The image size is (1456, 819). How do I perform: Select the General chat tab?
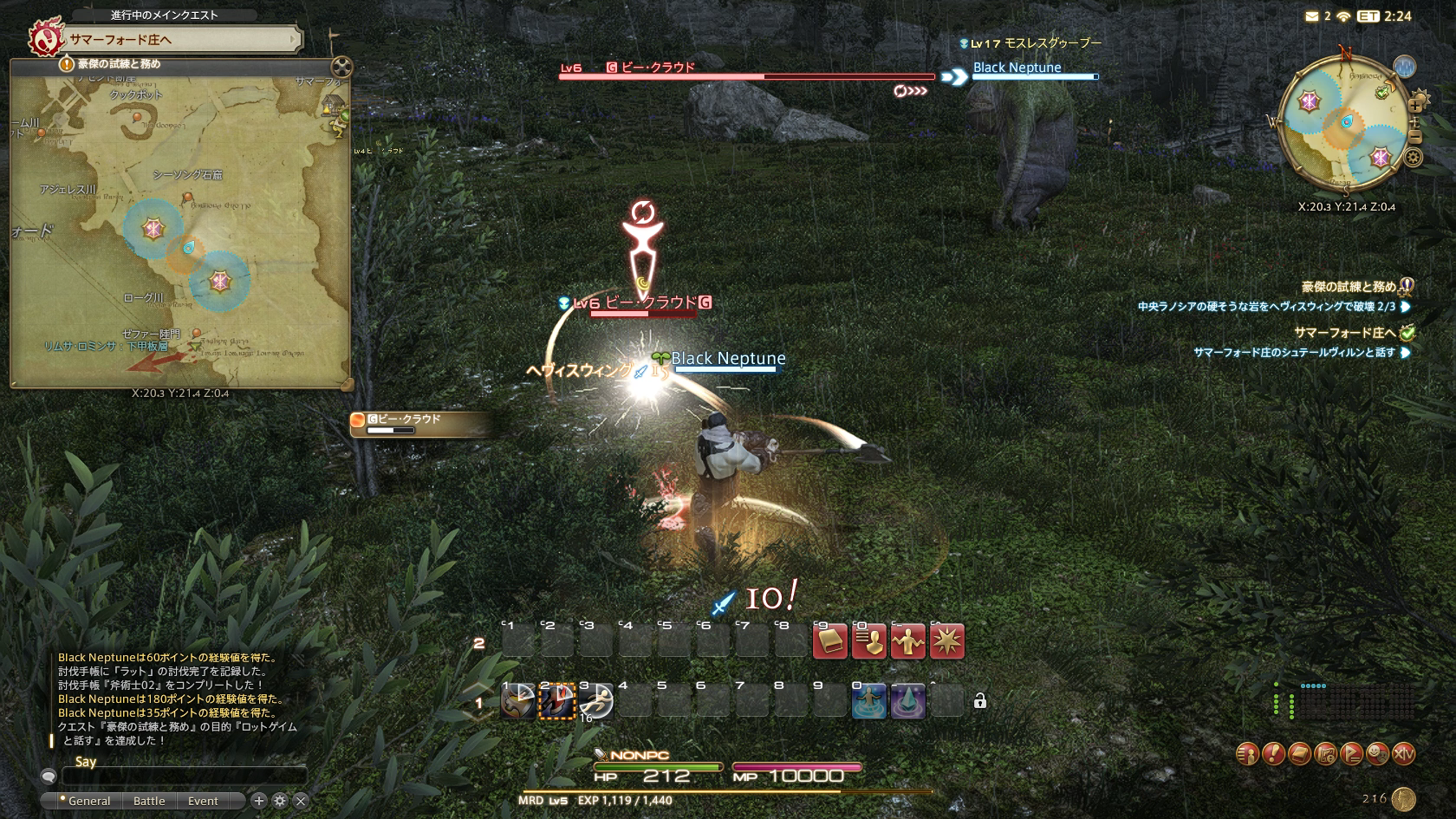tap(88, 801)
